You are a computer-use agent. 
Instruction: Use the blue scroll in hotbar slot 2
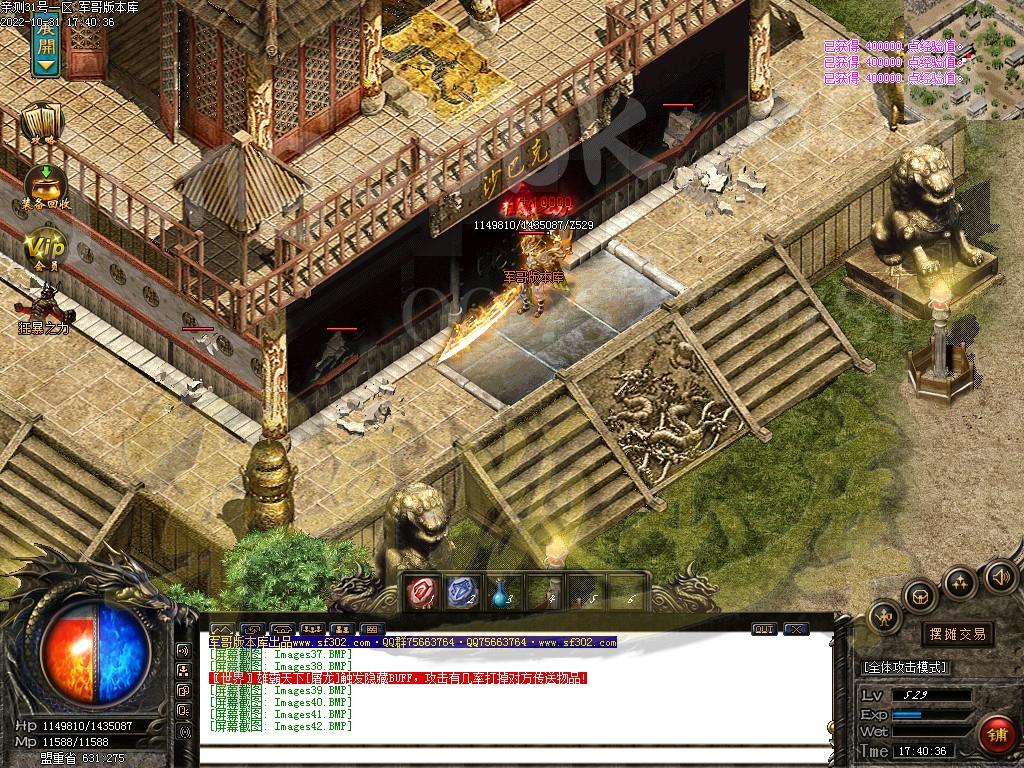coord(461,592)
